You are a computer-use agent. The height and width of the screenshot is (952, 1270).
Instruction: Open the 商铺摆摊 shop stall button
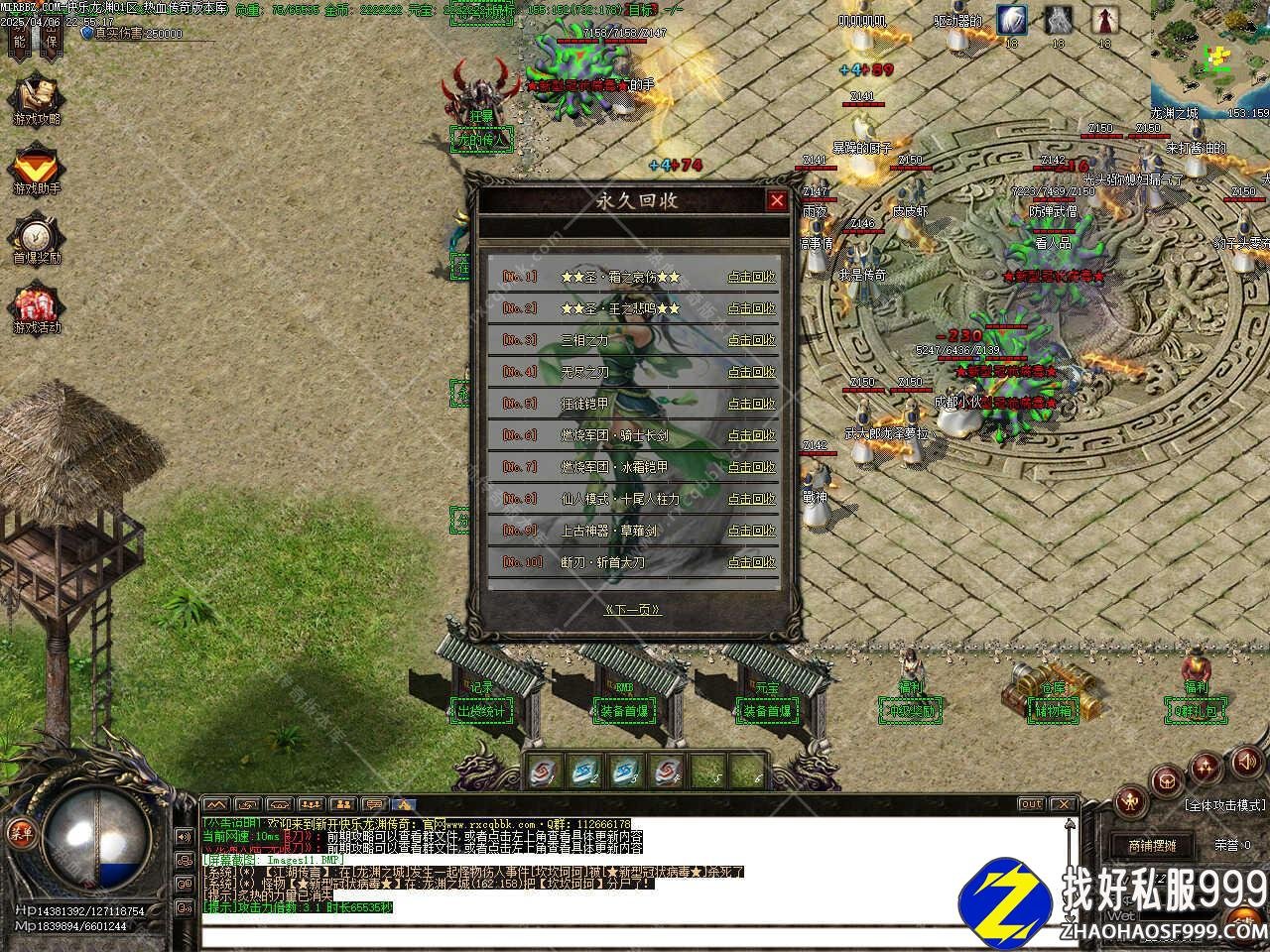point(1152,846)
